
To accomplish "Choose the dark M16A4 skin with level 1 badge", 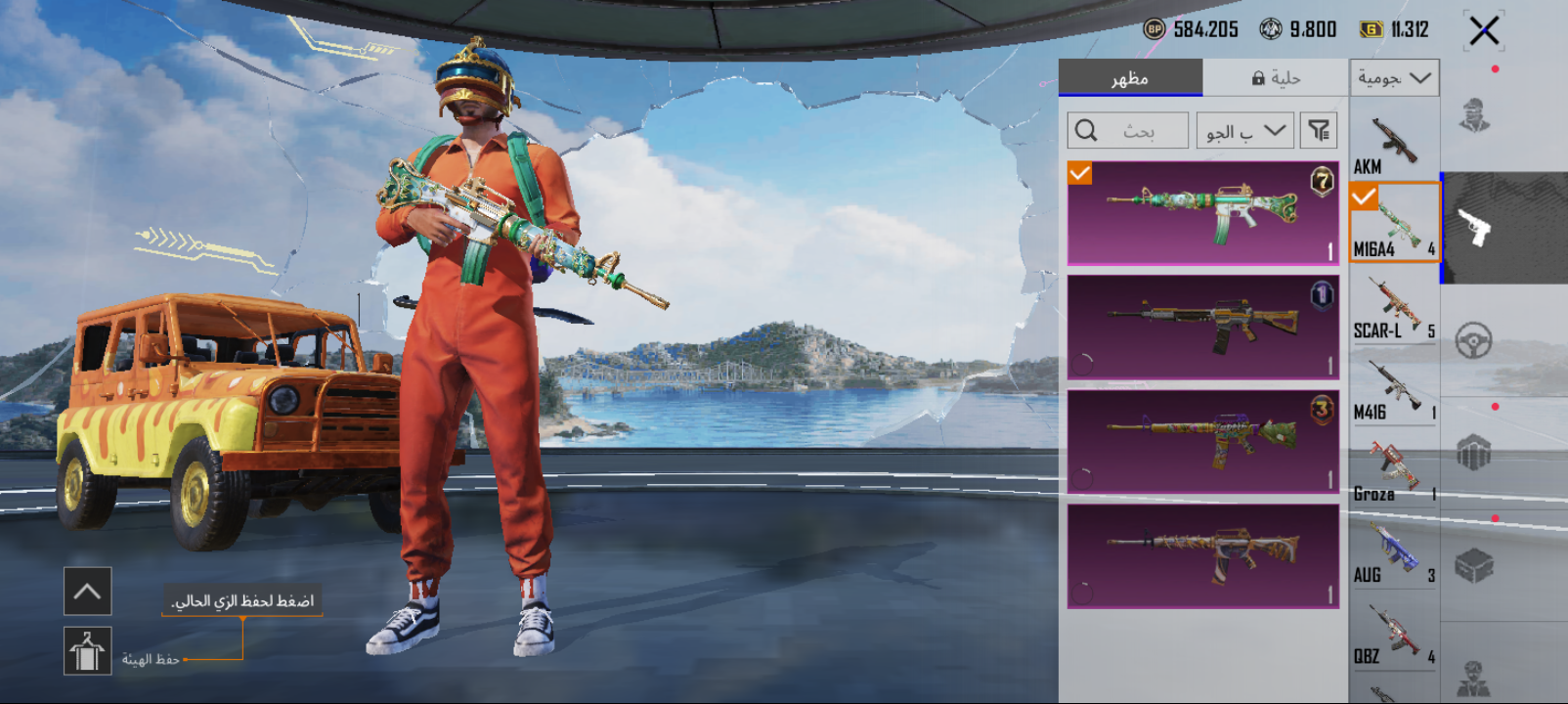I will click(1202, 327).
